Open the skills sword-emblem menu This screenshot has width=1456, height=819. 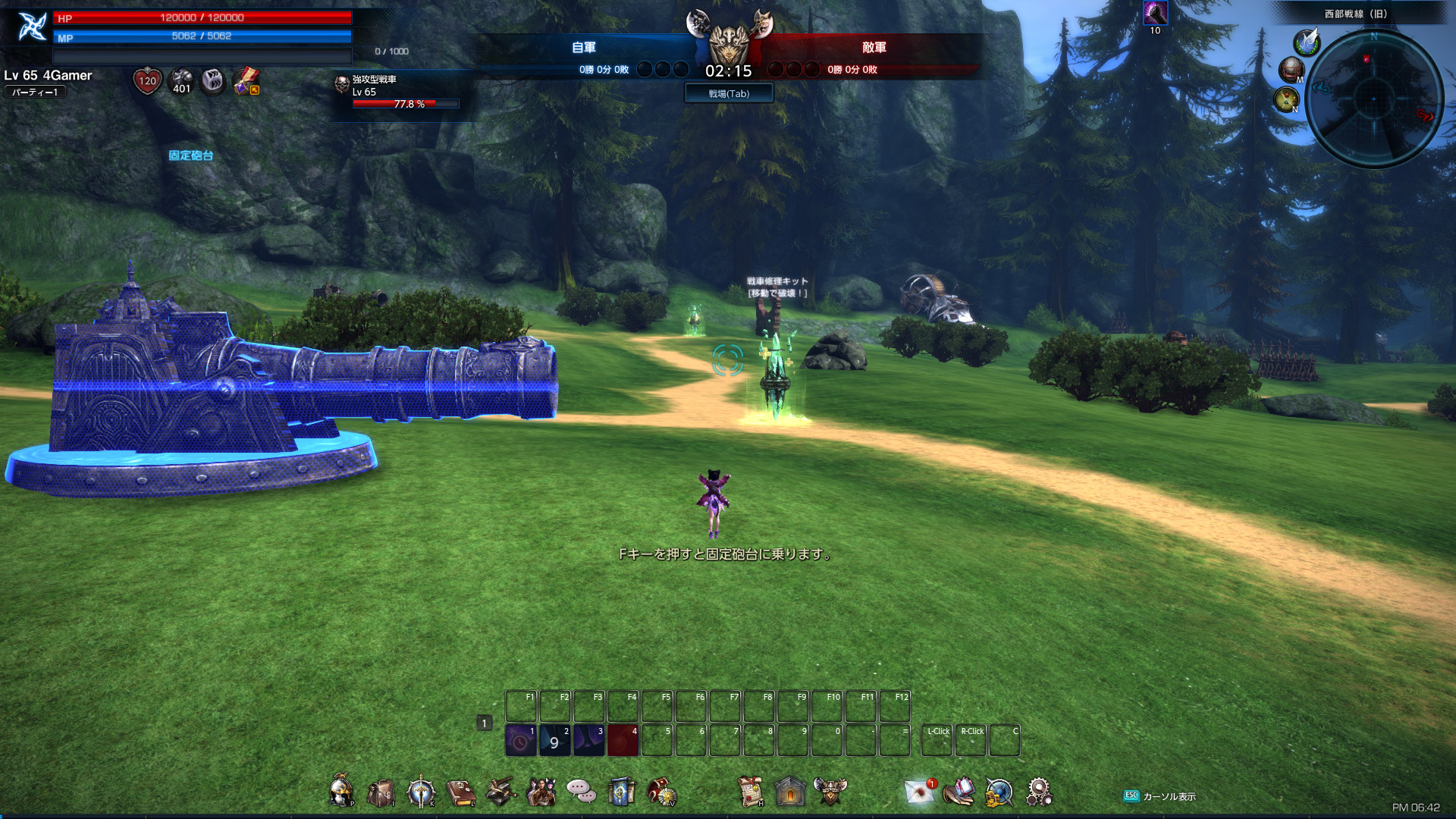pyautogui.click(x=421, y=792)
